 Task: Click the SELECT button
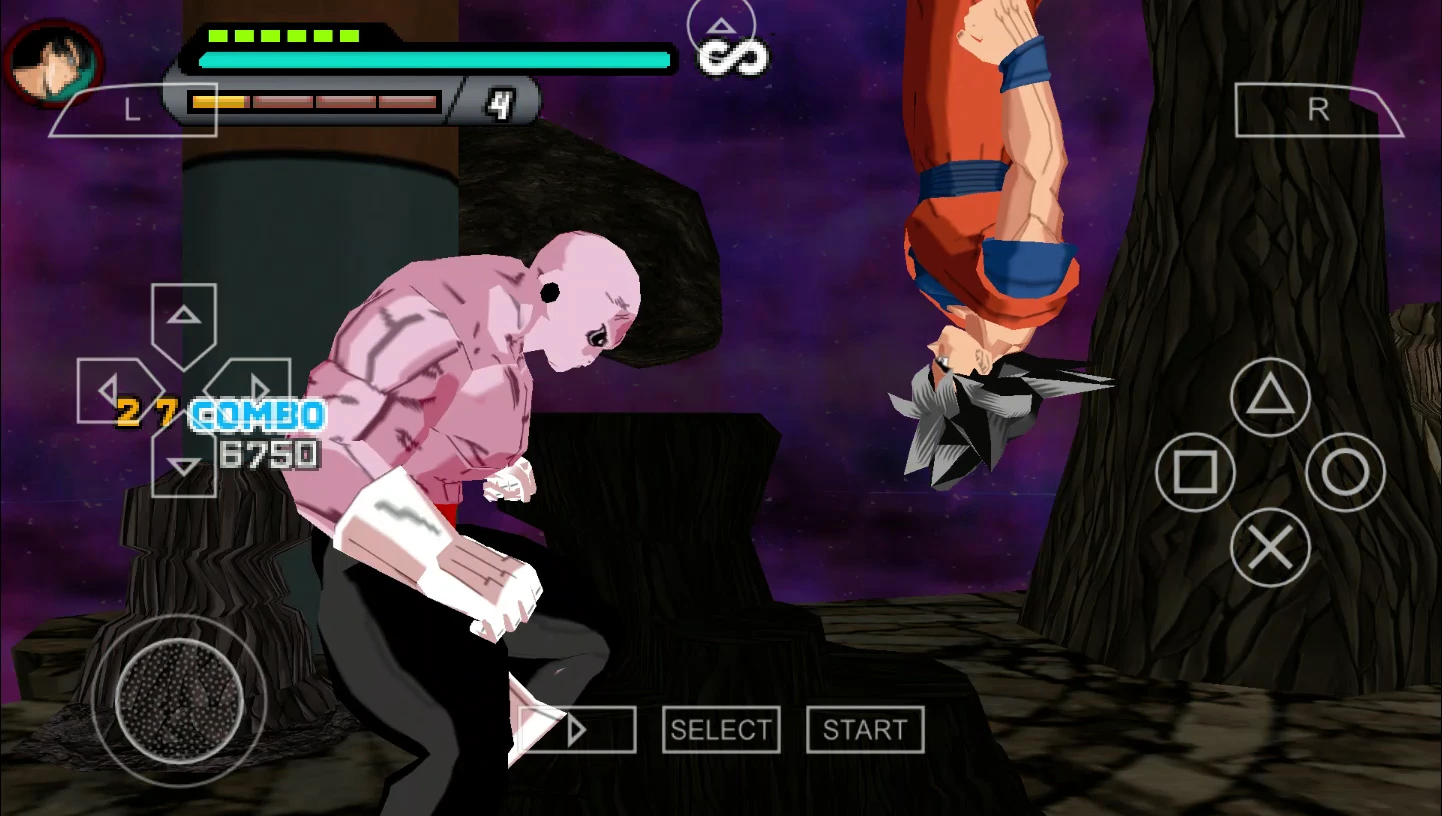coord(721,730)
